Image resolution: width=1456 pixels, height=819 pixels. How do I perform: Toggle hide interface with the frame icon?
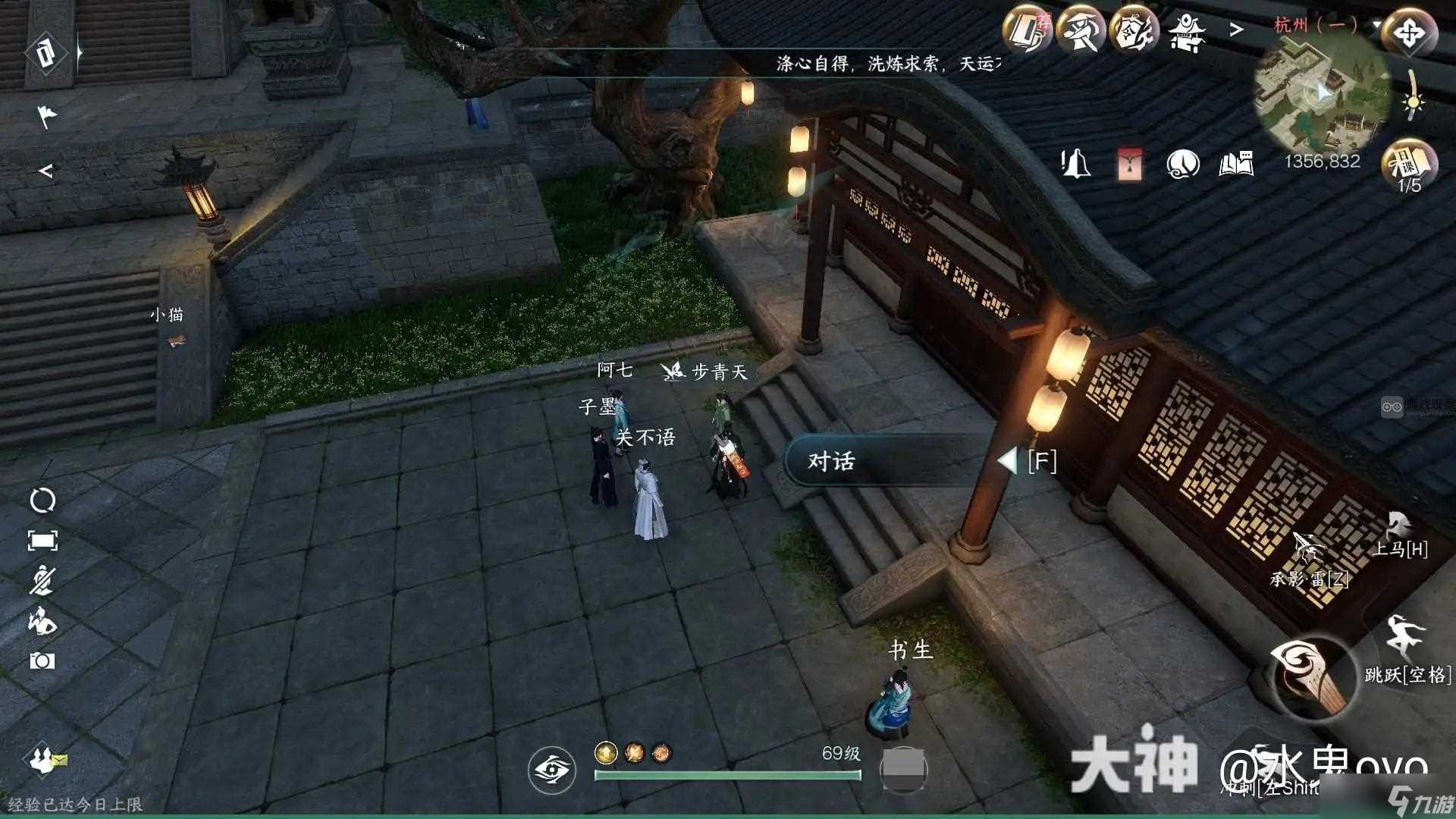pos(44,540)
